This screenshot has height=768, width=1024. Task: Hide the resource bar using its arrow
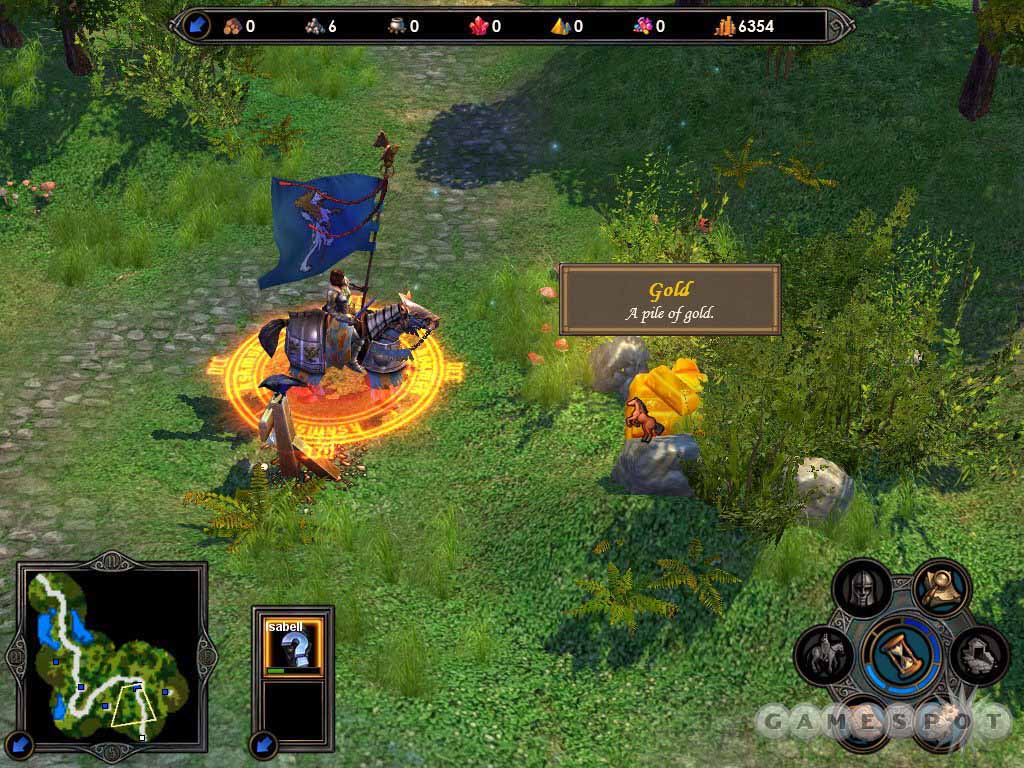pyautogui.click(x=197, y=25)
